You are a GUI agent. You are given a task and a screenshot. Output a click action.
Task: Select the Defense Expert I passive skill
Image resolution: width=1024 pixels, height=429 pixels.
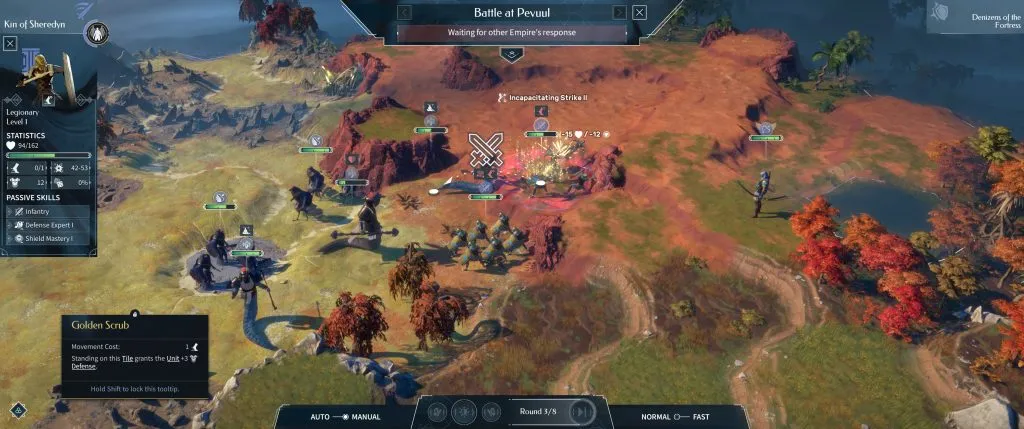click(42, 225)
